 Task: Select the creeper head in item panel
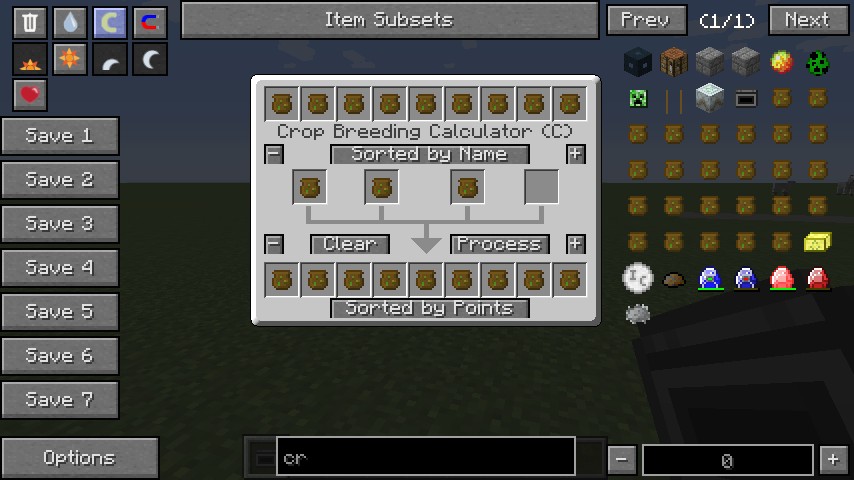click(x=638, y=99)
